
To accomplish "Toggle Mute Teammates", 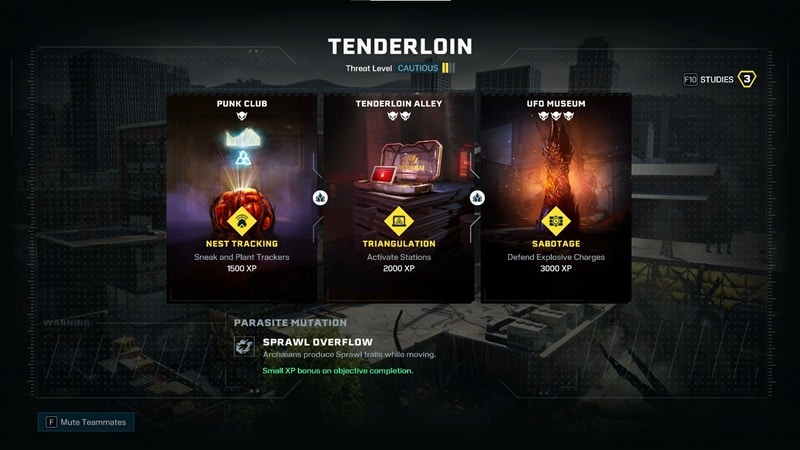I will click(86, 422).
